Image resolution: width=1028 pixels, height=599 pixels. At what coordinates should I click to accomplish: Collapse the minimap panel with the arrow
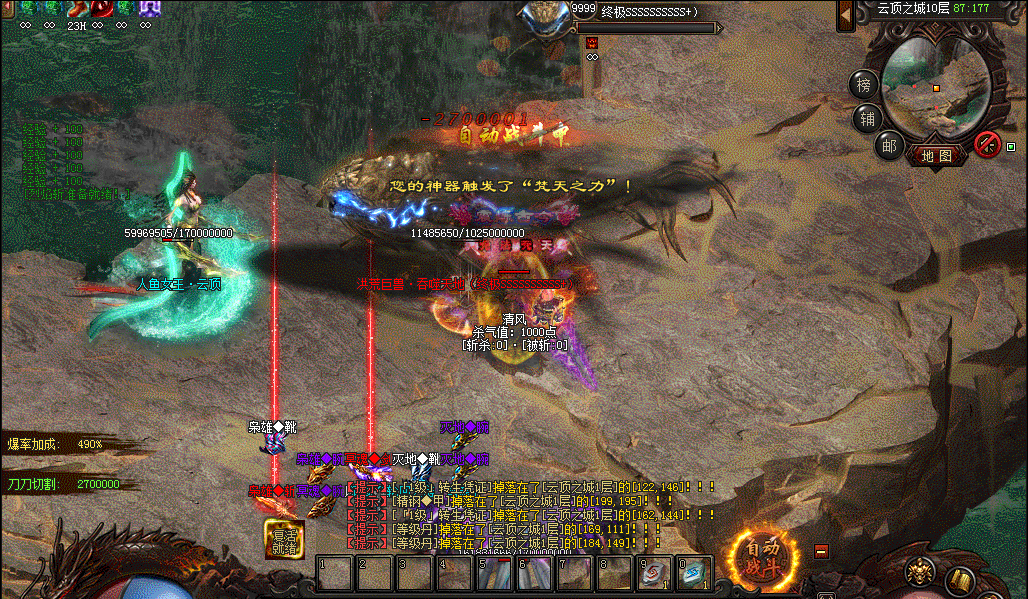coord(846,14)
